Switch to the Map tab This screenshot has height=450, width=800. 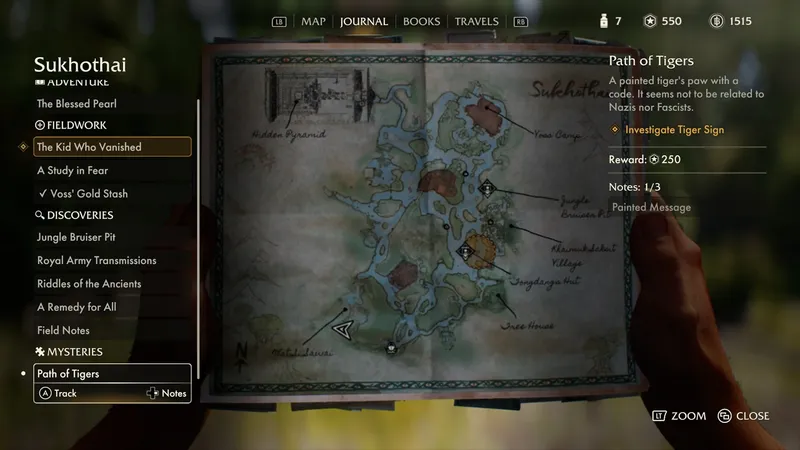pyautogui.click(x=314, y=21)
